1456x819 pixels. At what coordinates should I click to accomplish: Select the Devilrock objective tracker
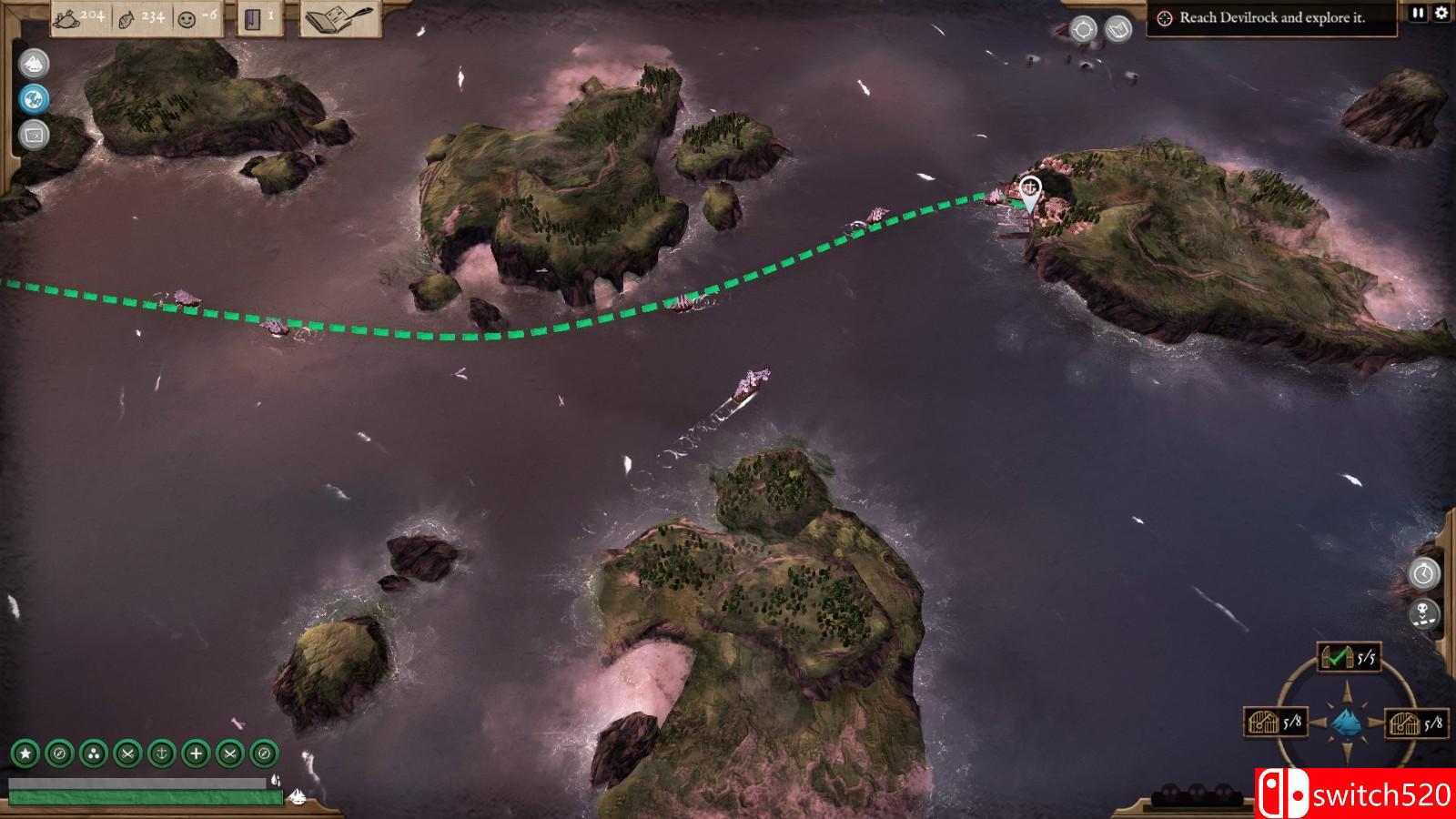pos(1271,18)
